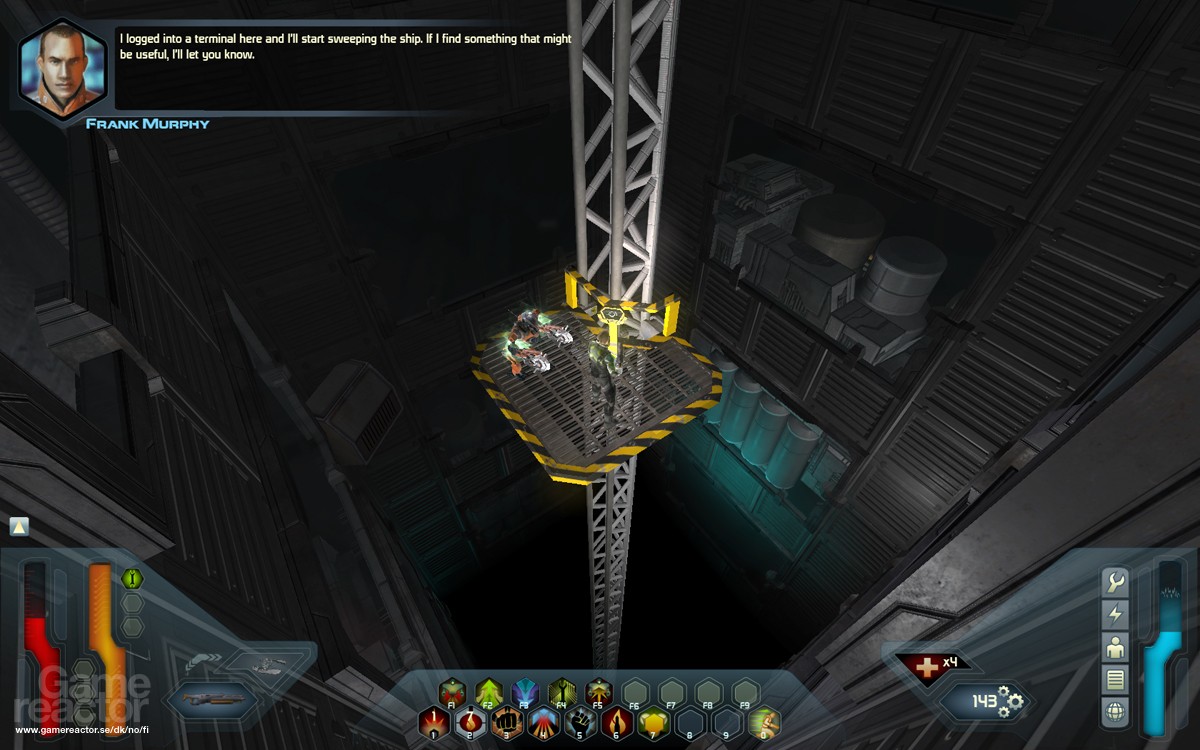Trigger the clenched fist ability in slot 5

579,722
